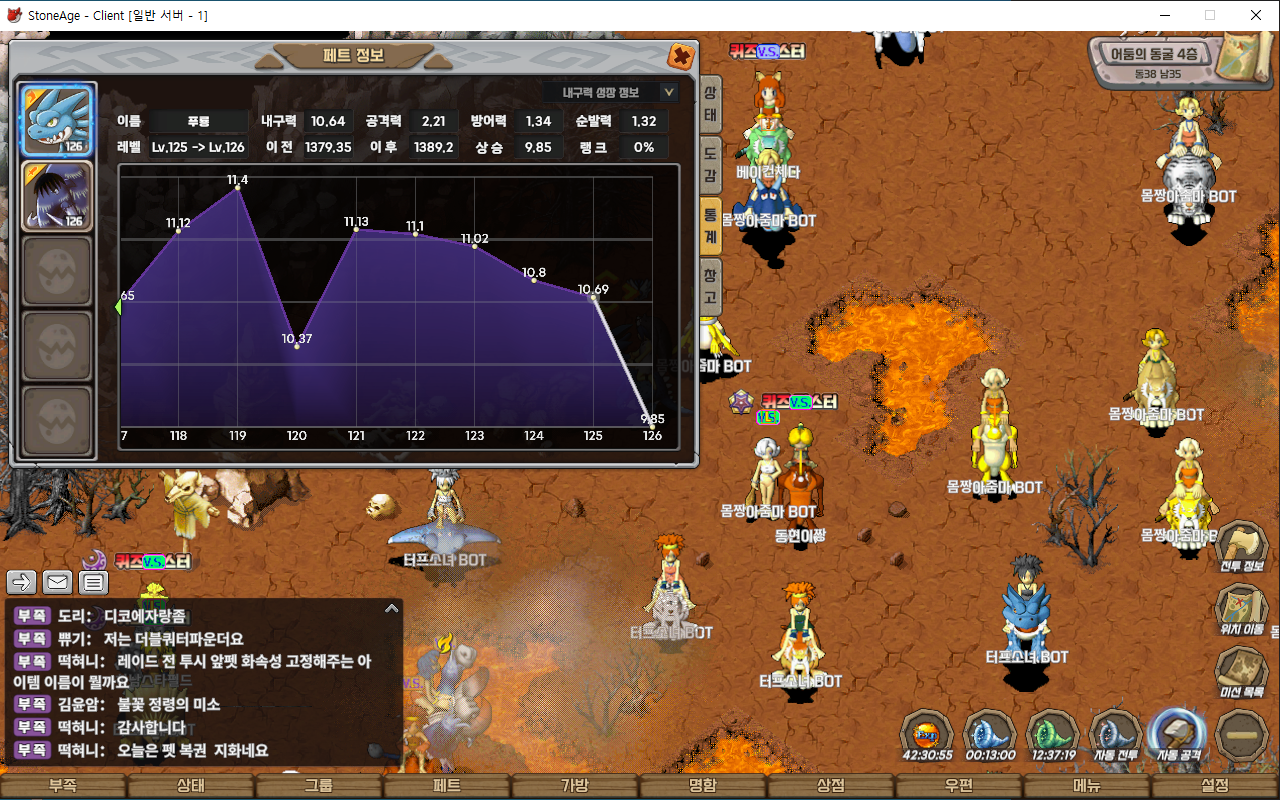Toggle the 자동 공격 auto attack icon
This screenshot has width=1280, height=800.
[1178, 735]
